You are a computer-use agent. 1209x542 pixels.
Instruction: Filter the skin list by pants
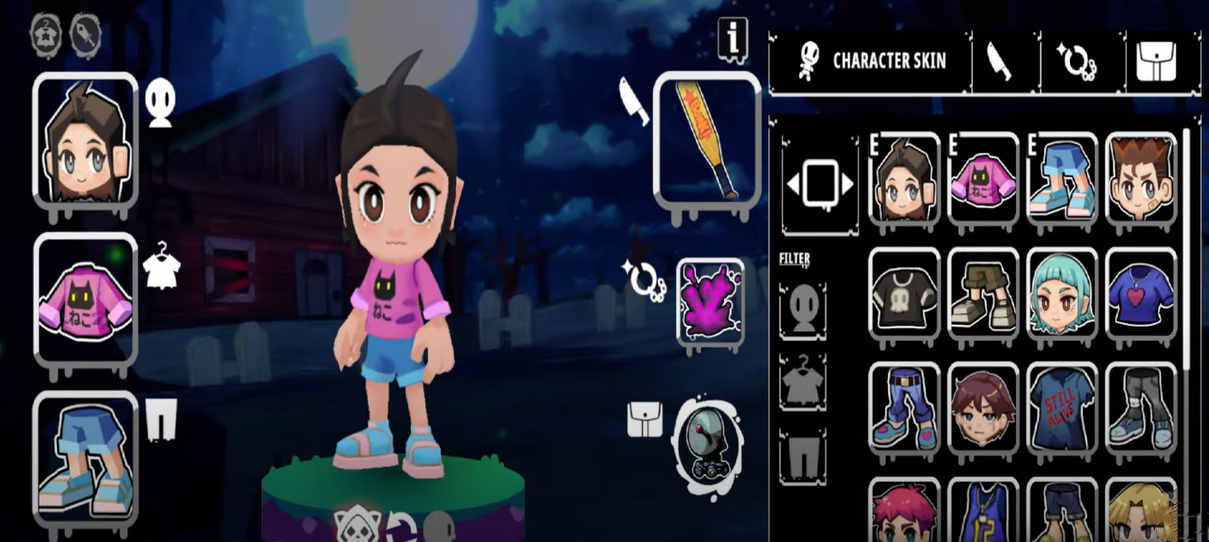coord(803,455)
